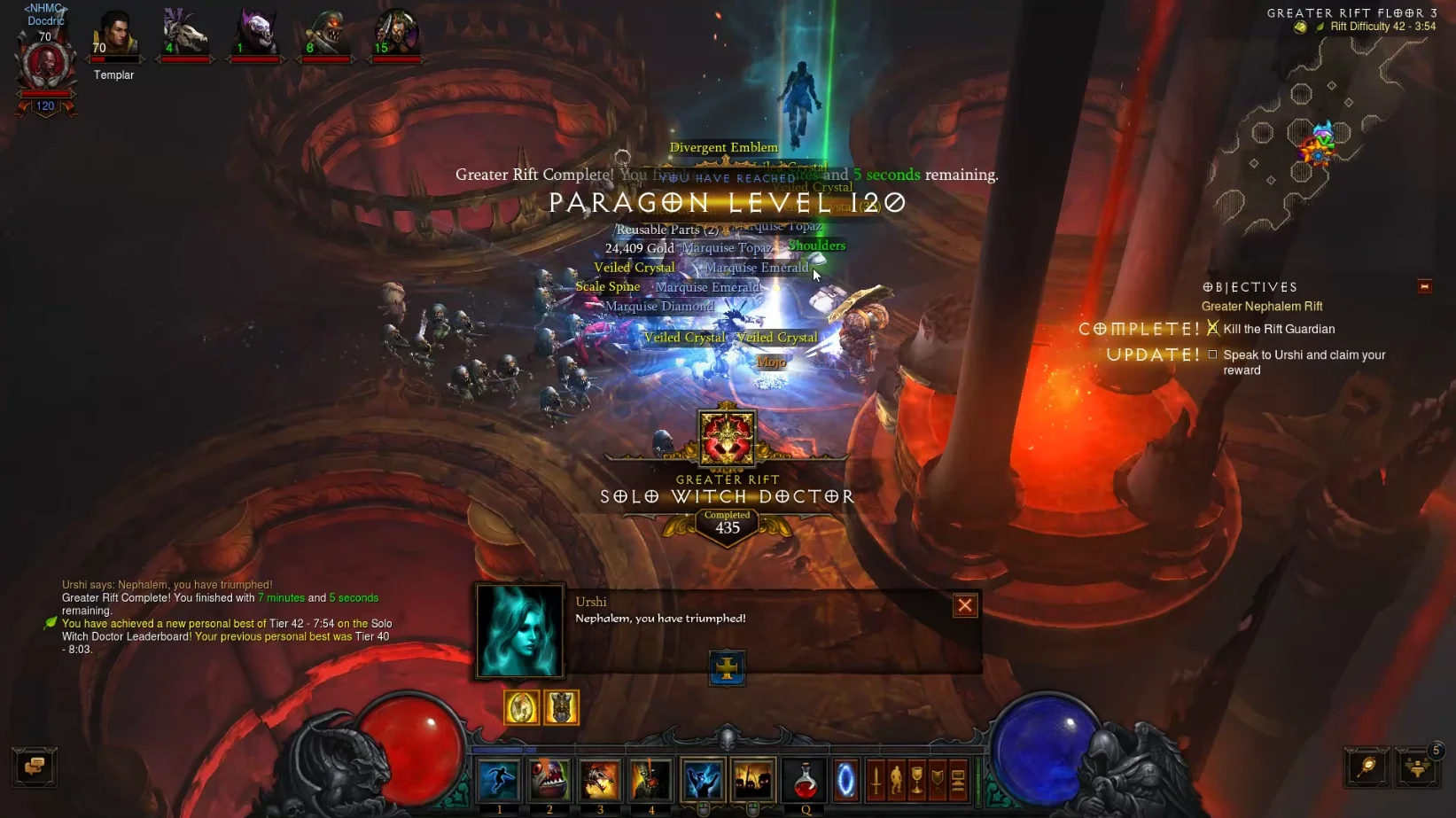The image size is (1456, 818).
Task: Trigger the voodoo figure skill in slot 4
Action: point(650,780)
